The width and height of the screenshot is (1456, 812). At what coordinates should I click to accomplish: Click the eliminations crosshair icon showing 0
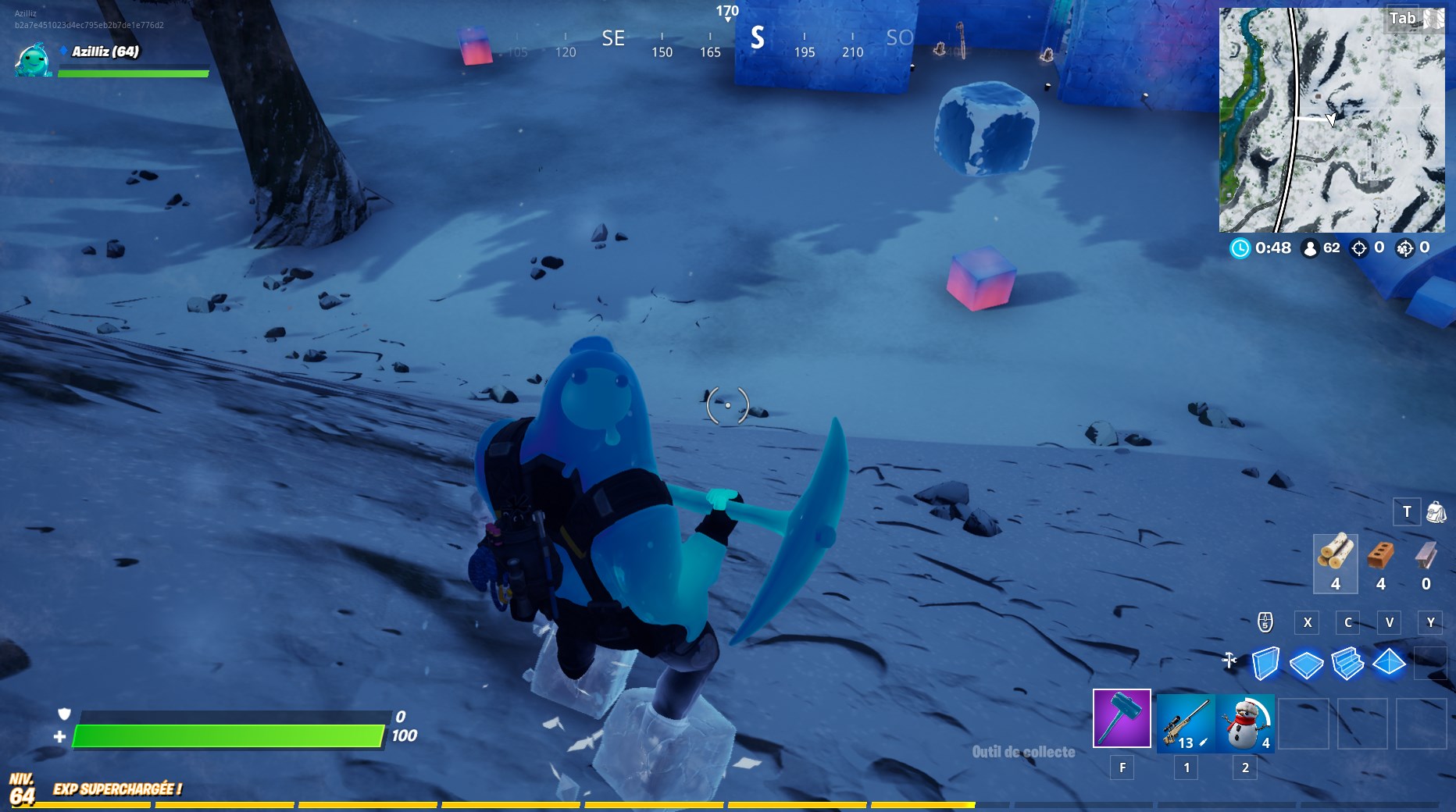(1361, 250)
